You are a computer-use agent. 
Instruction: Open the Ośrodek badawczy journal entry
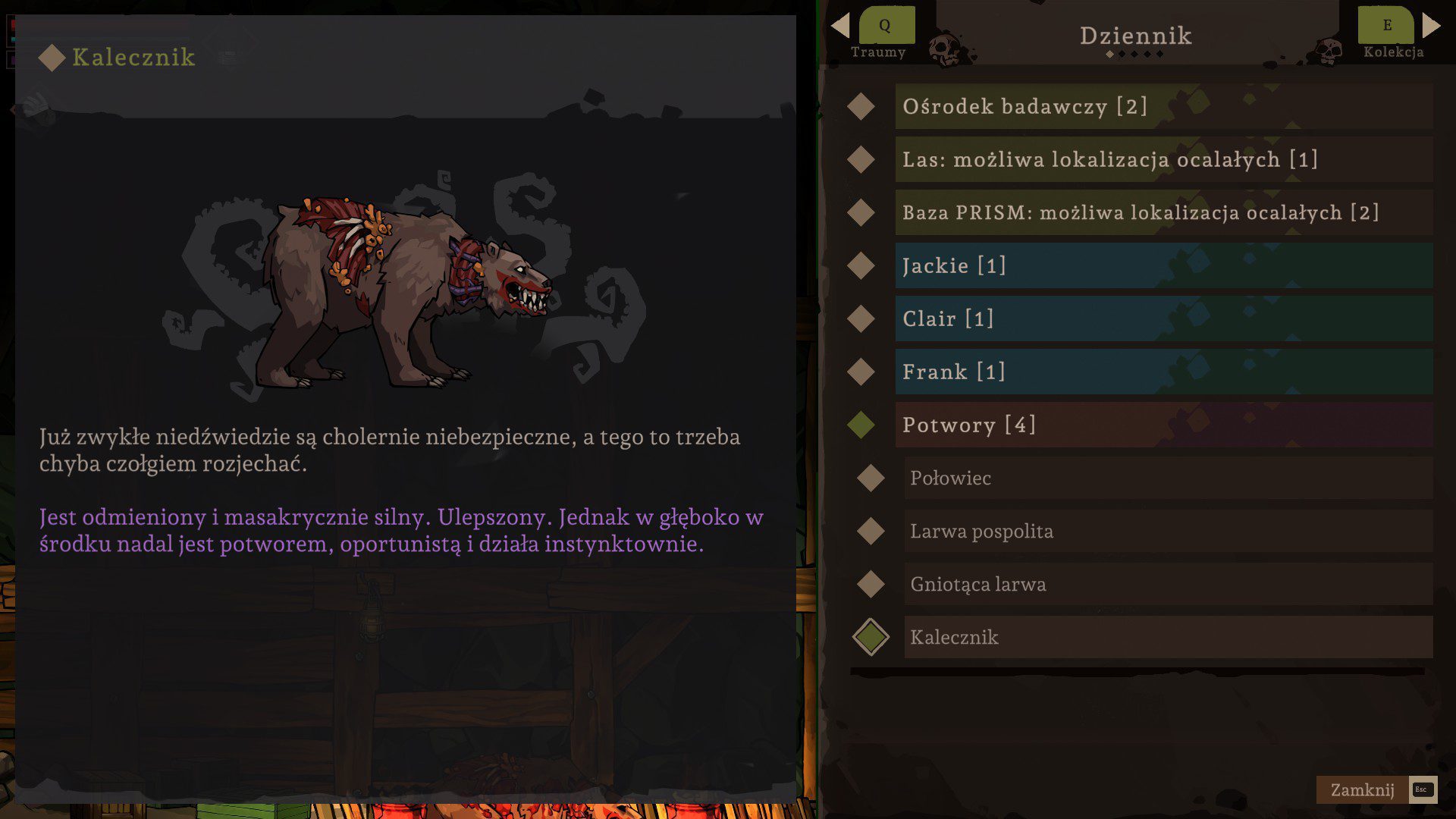[1163, 106]
